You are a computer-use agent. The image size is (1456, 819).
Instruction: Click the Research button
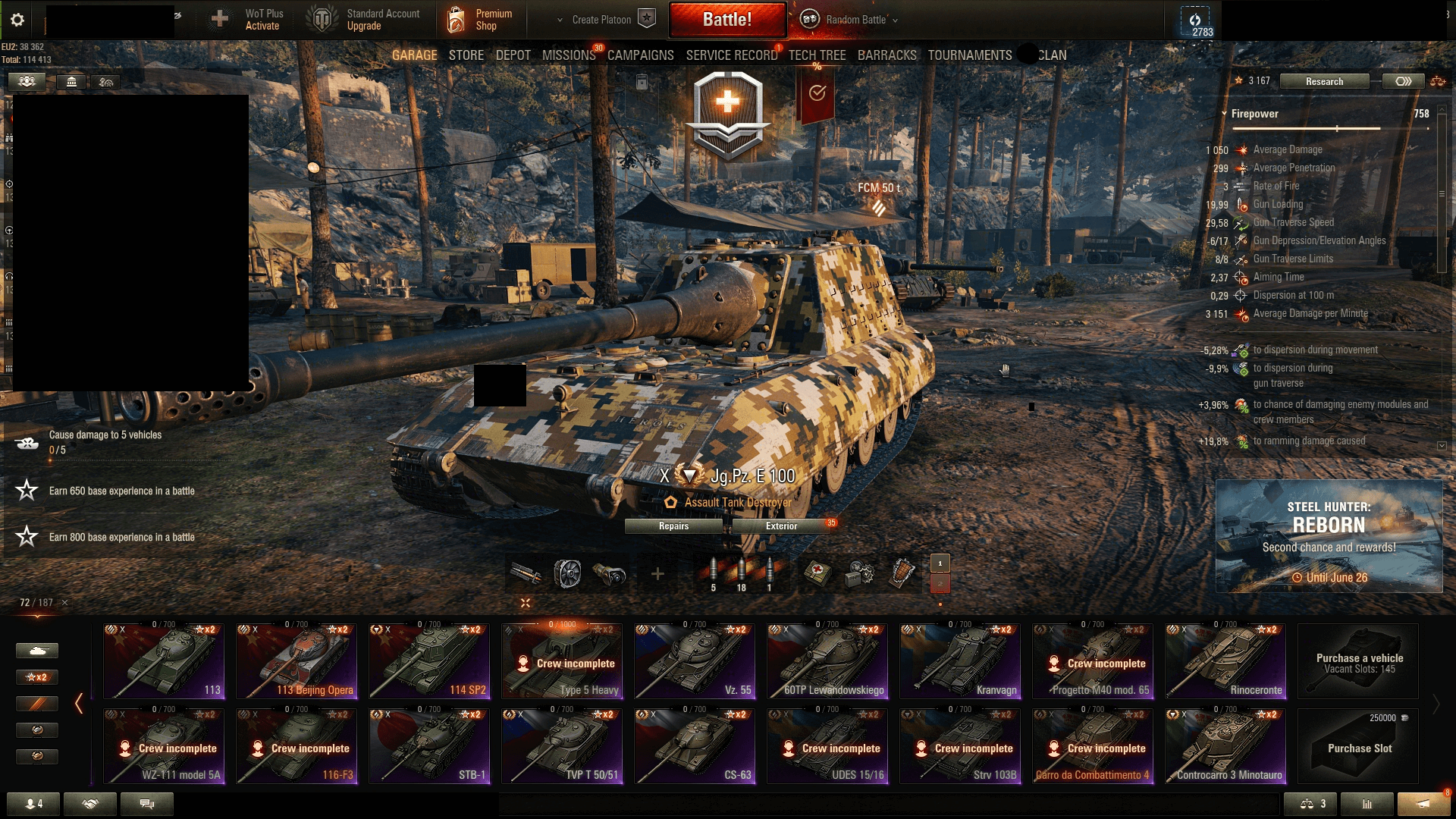[1324, 81]
